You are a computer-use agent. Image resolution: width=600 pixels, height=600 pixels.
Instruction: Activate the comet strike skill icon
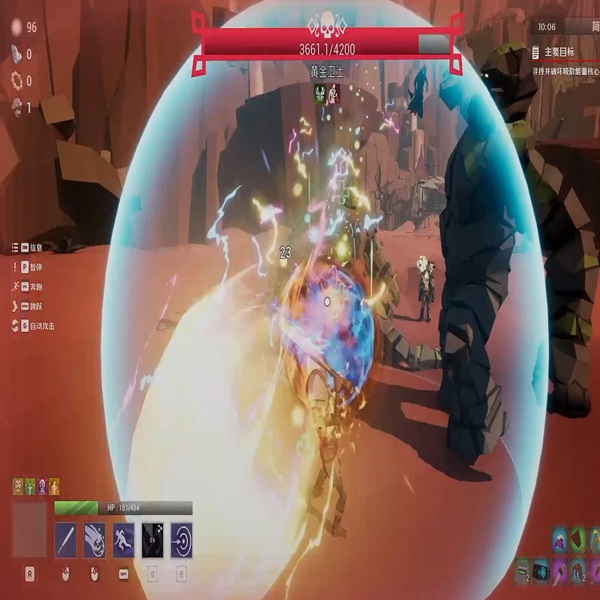click(94, 541)
